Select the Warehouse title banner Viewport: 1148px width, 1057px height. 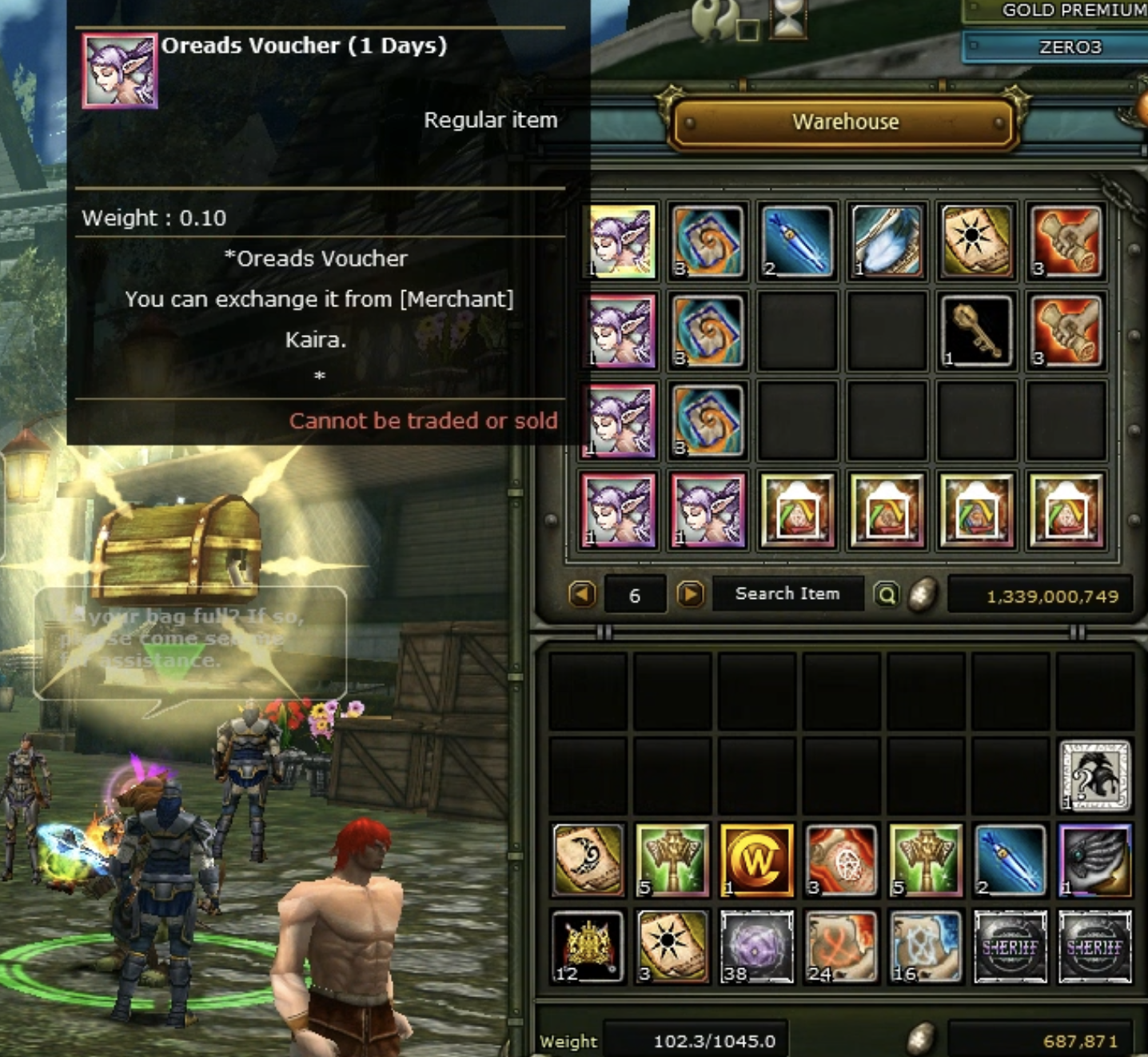pos(845,122)
